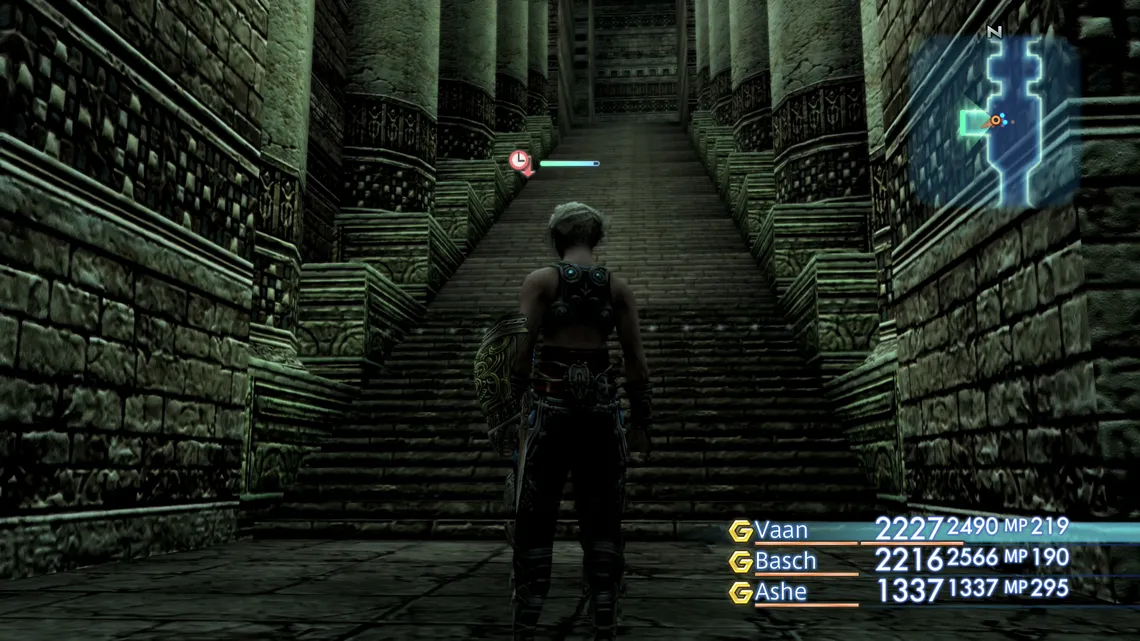Viewport: 1140px width, 641px height.
Task: Toggle Ashe's gambit G icon
Action: point(740,593)
